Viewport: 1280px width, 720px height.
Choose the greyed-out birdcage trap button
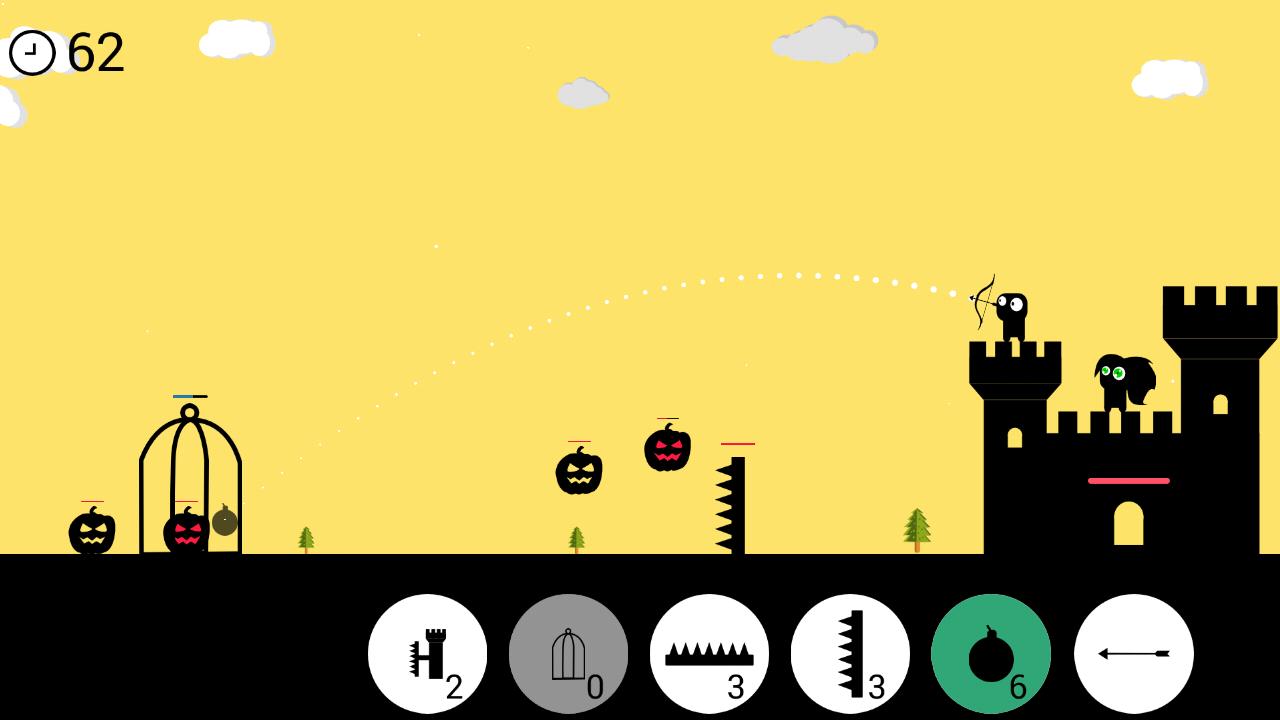coord(568,654)
